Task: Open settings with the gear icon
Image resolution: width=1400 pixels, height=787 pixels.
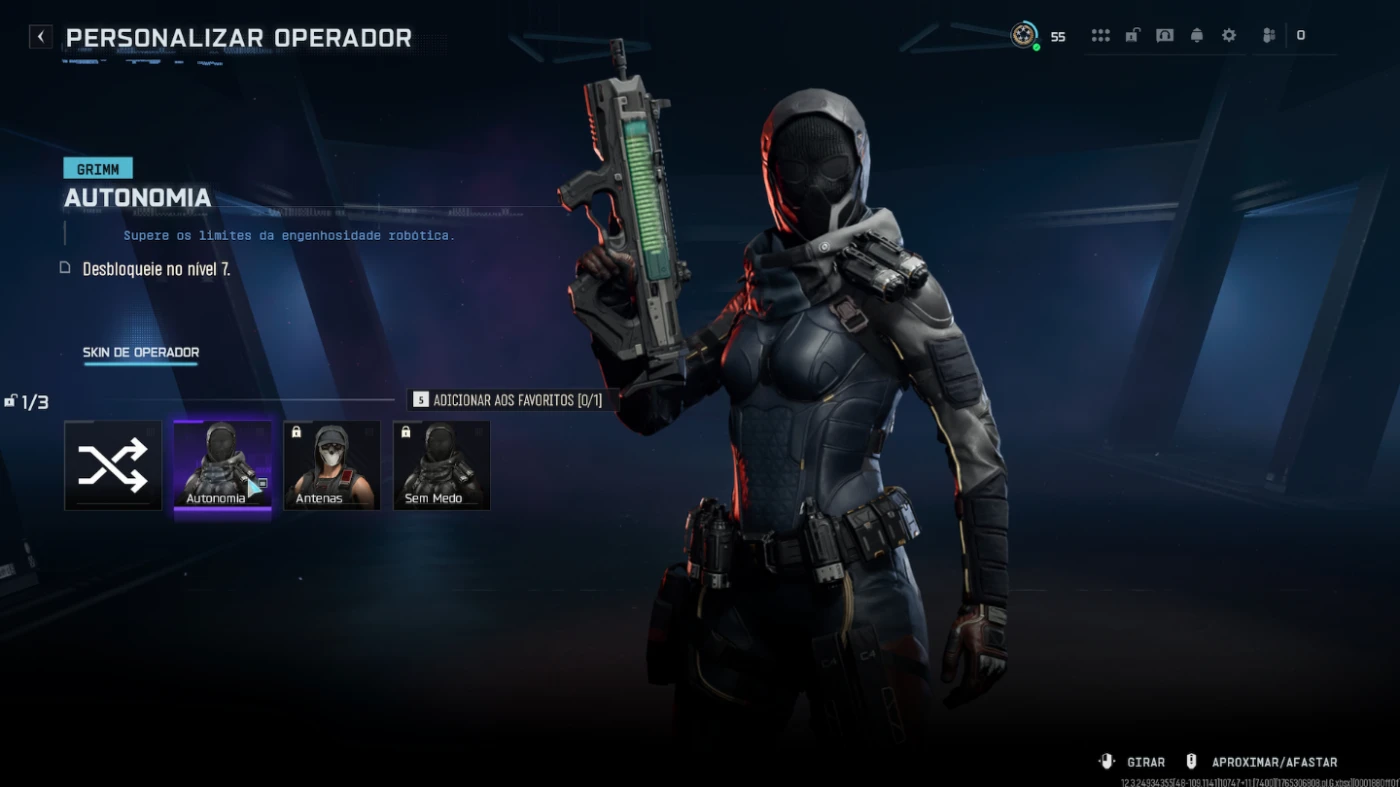Action: [1229, 36]
